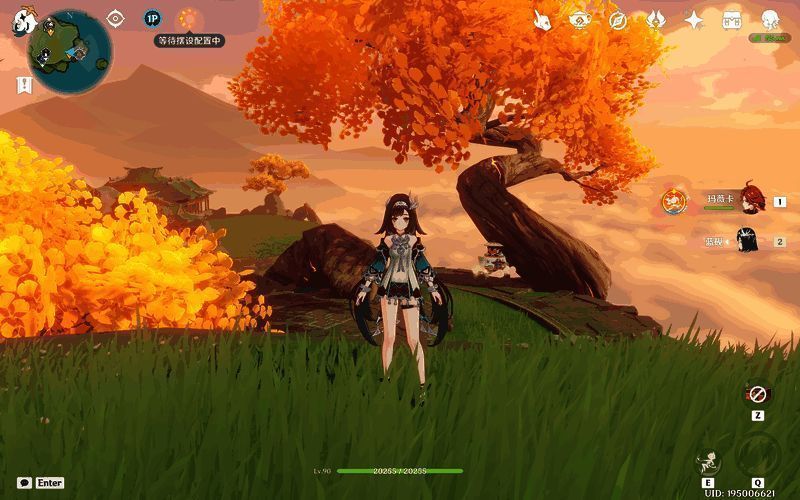Open the compass adventure icon
800x500 pixels.
[x=618, y=20]
